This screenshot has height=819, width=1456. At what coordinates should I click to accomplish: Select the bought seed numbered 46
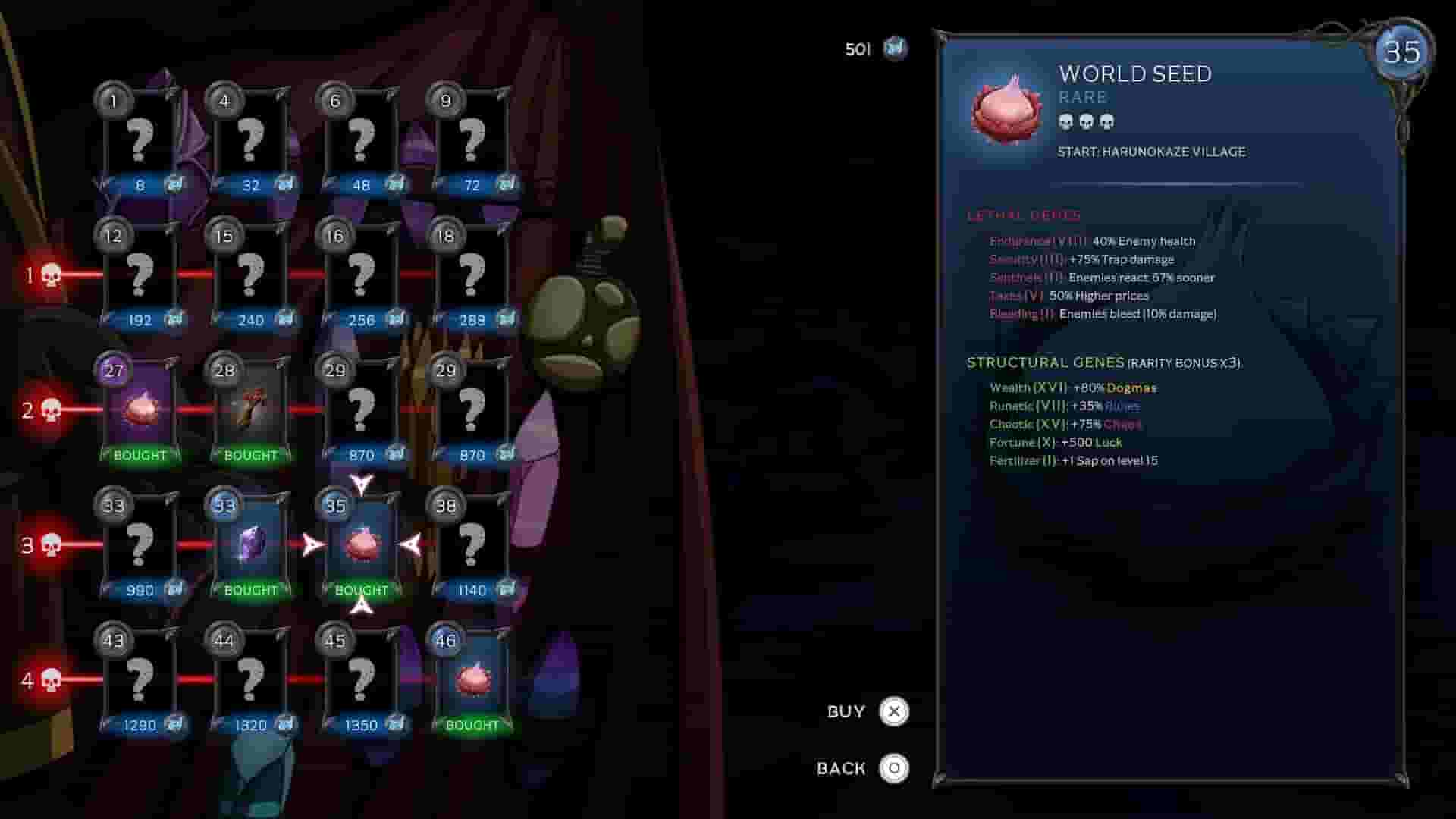point(474,679)
